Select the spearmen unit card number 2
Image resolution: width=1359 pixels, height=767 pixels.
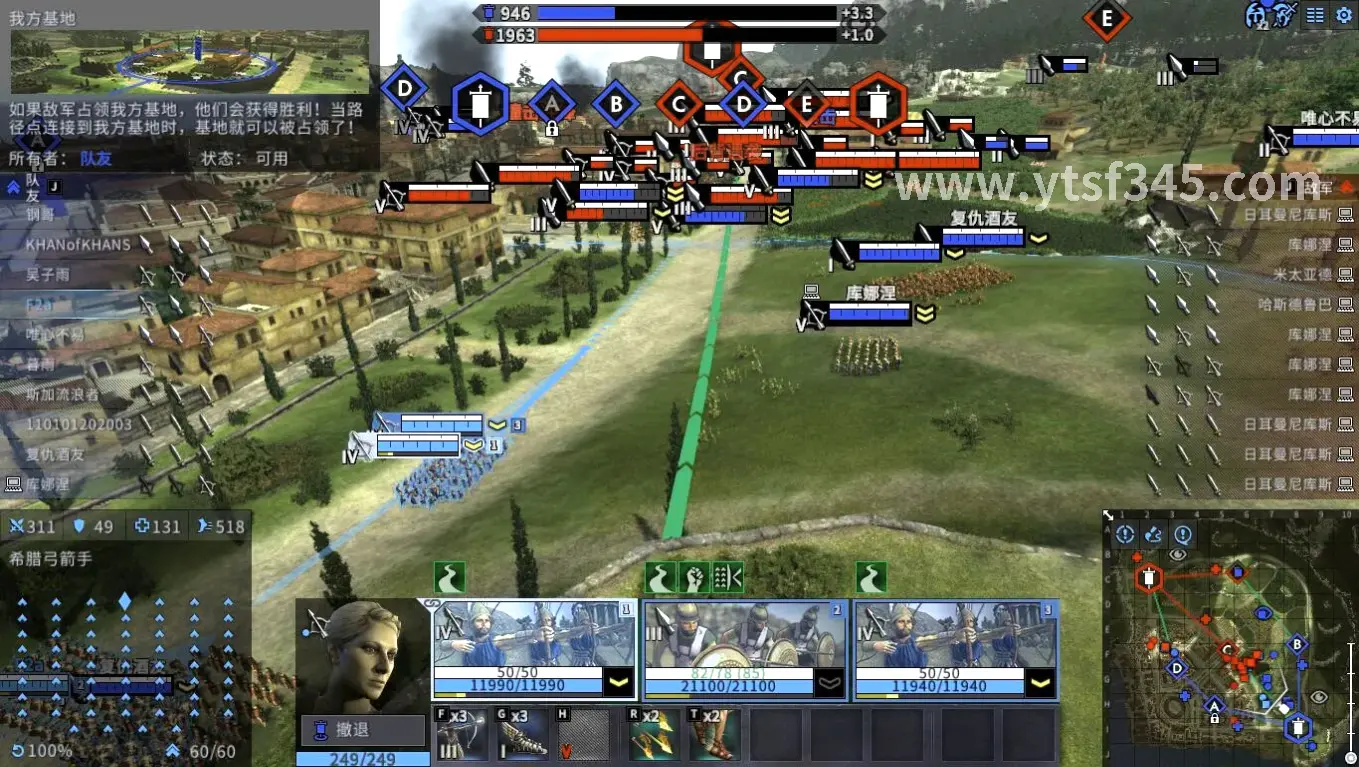click(745, 649)
